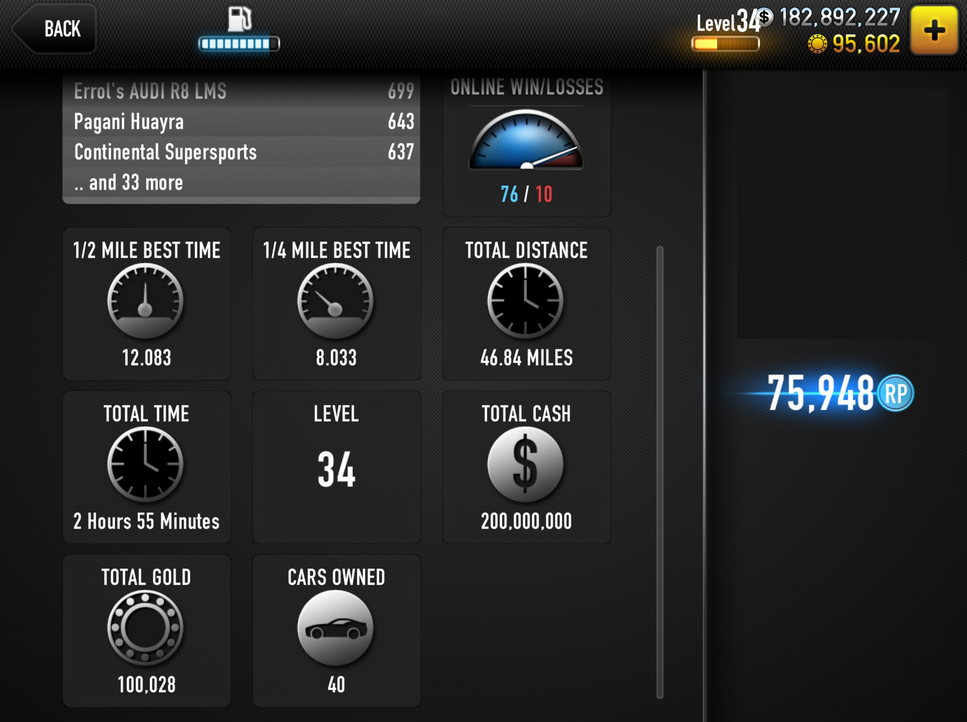Viewport: 967px width, 722px height.
Task: Go back using the BACK button
Action: [55, 29]
